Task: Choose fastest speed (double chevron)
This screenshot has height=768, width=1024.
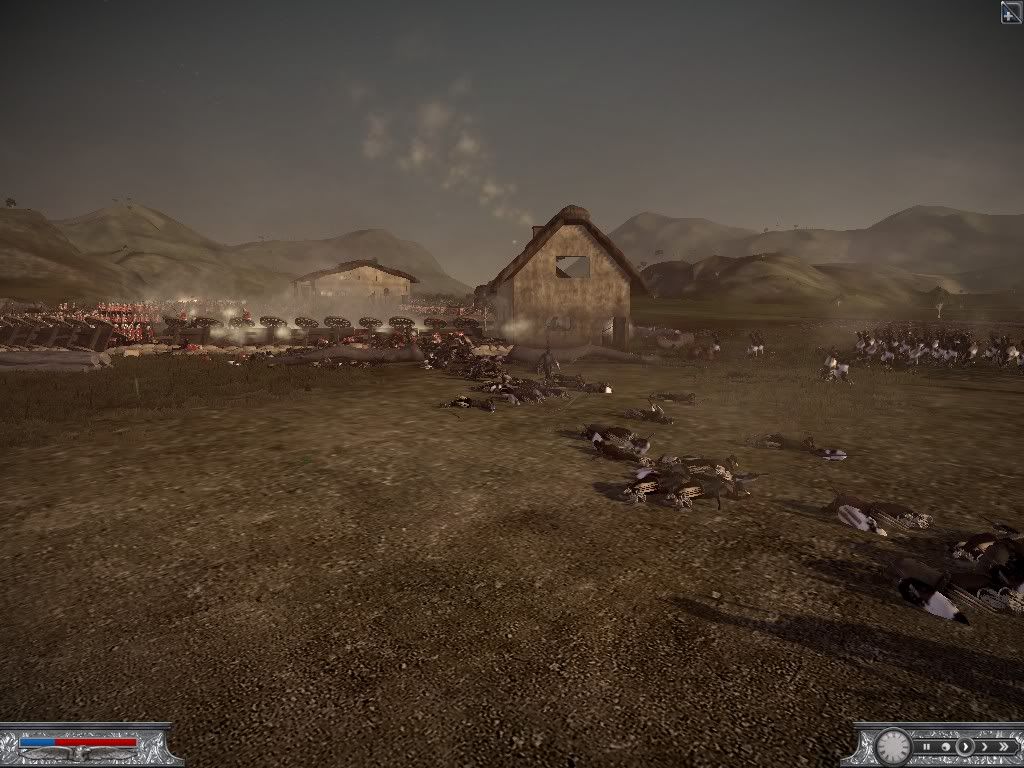Action: click(1003, 746)
